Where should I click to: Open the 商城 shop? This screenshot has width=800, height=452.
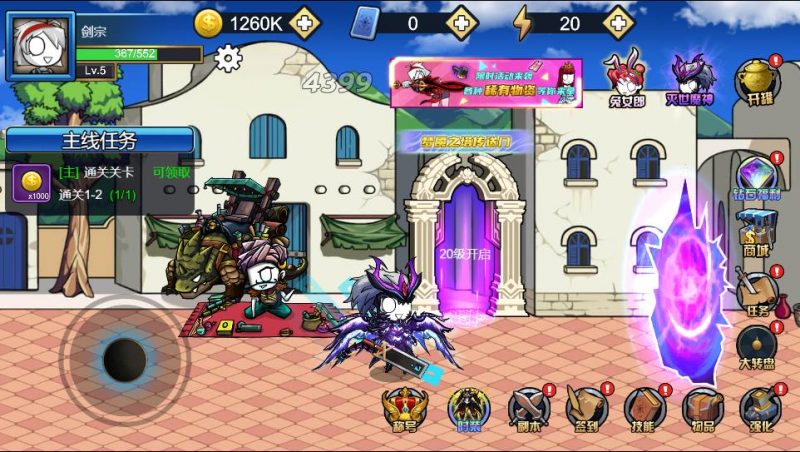click(757, 232)
